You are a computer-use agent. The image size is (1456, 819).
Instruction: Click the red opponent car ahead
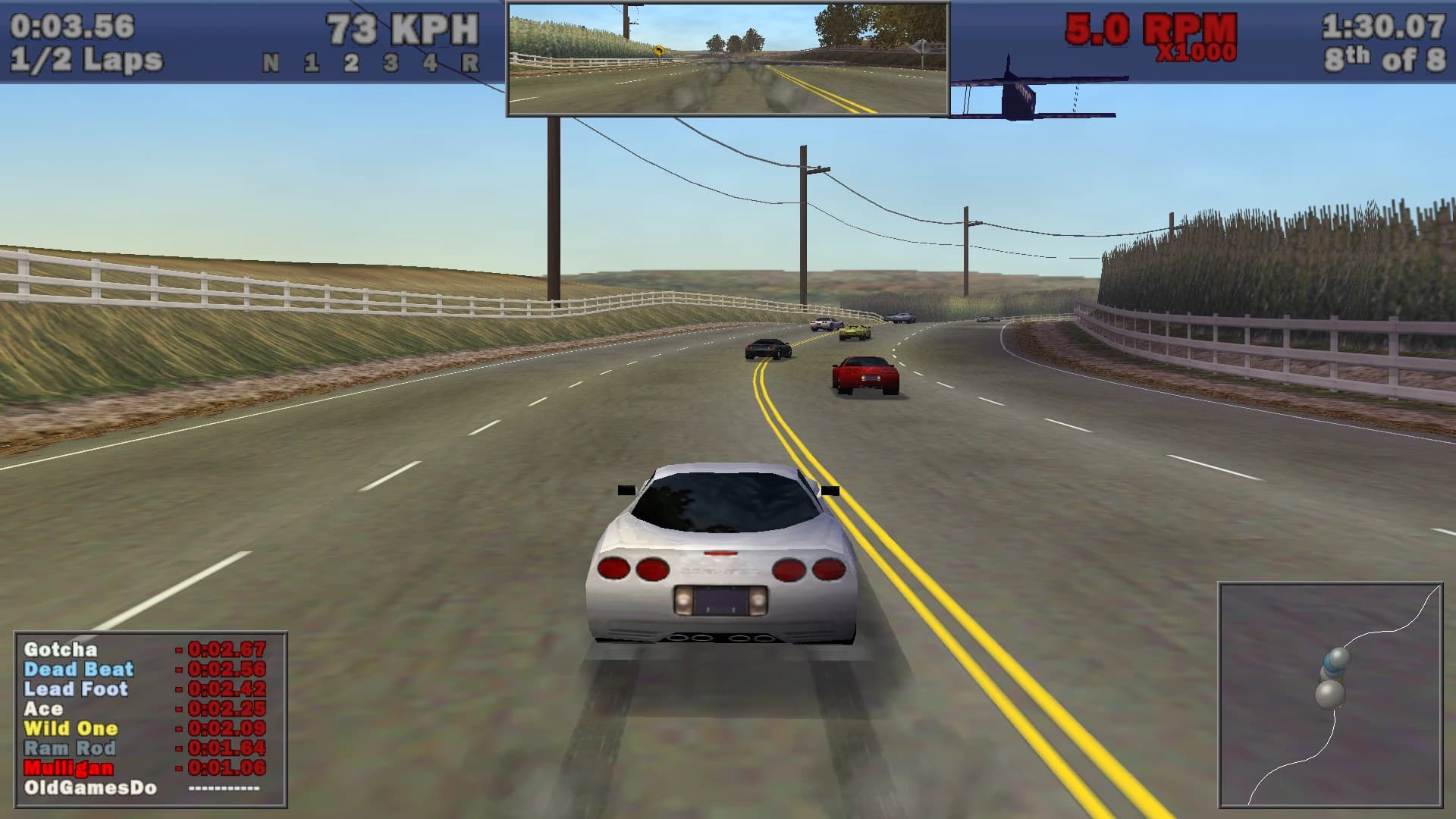pos(865,377)
